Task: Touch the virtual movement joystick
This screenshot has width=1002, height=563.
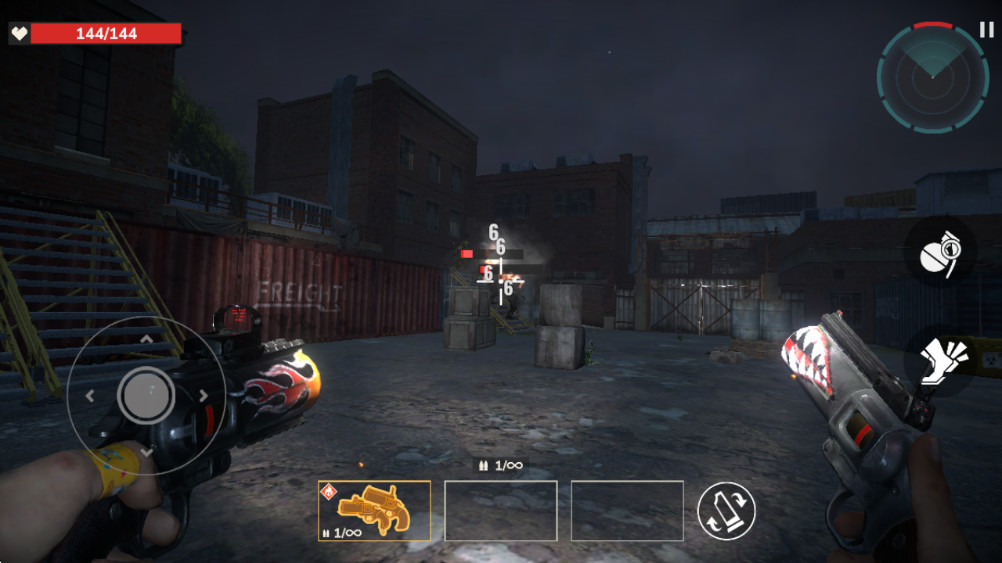Action: click(x=146, y=396)
